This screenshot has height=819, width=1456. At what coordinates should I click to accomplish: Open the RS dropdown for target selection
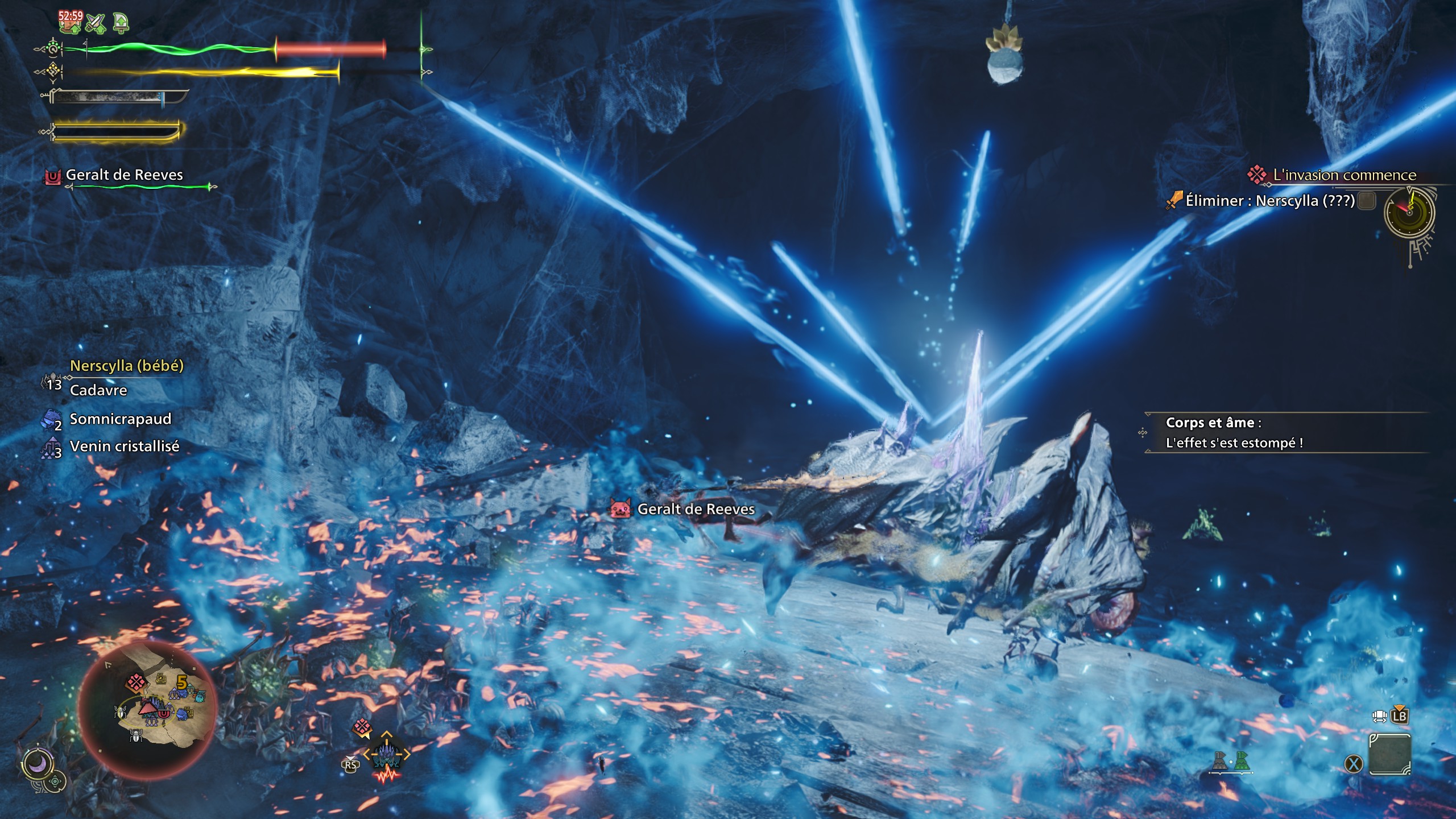click(351, 766)
